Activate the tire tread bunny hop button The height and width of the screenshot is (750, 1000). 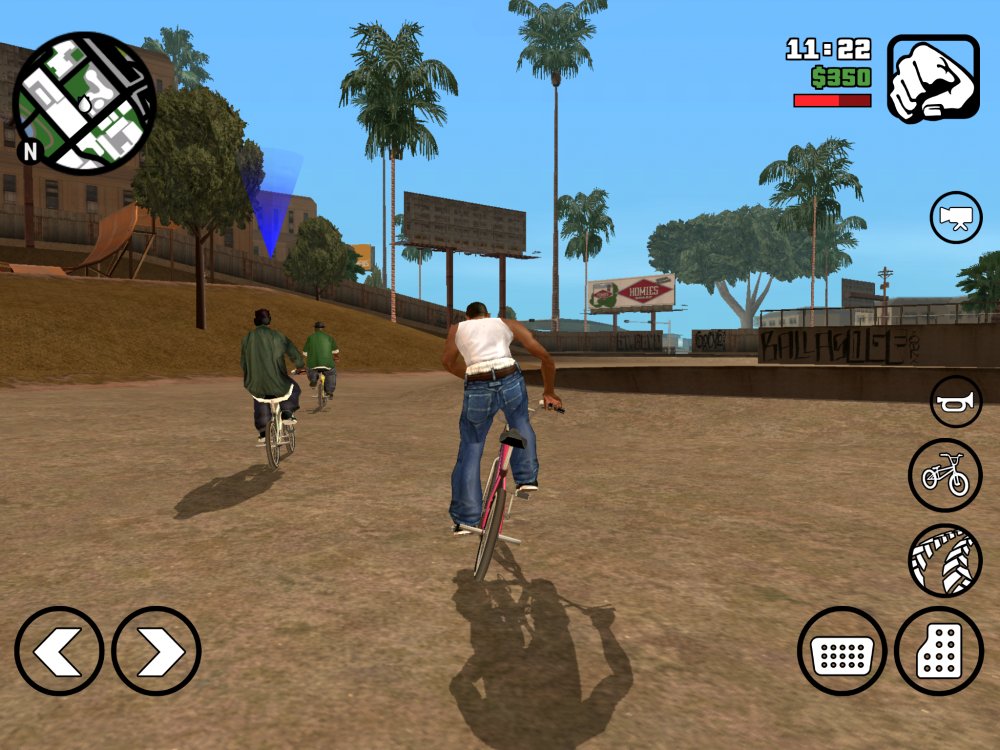946,561
